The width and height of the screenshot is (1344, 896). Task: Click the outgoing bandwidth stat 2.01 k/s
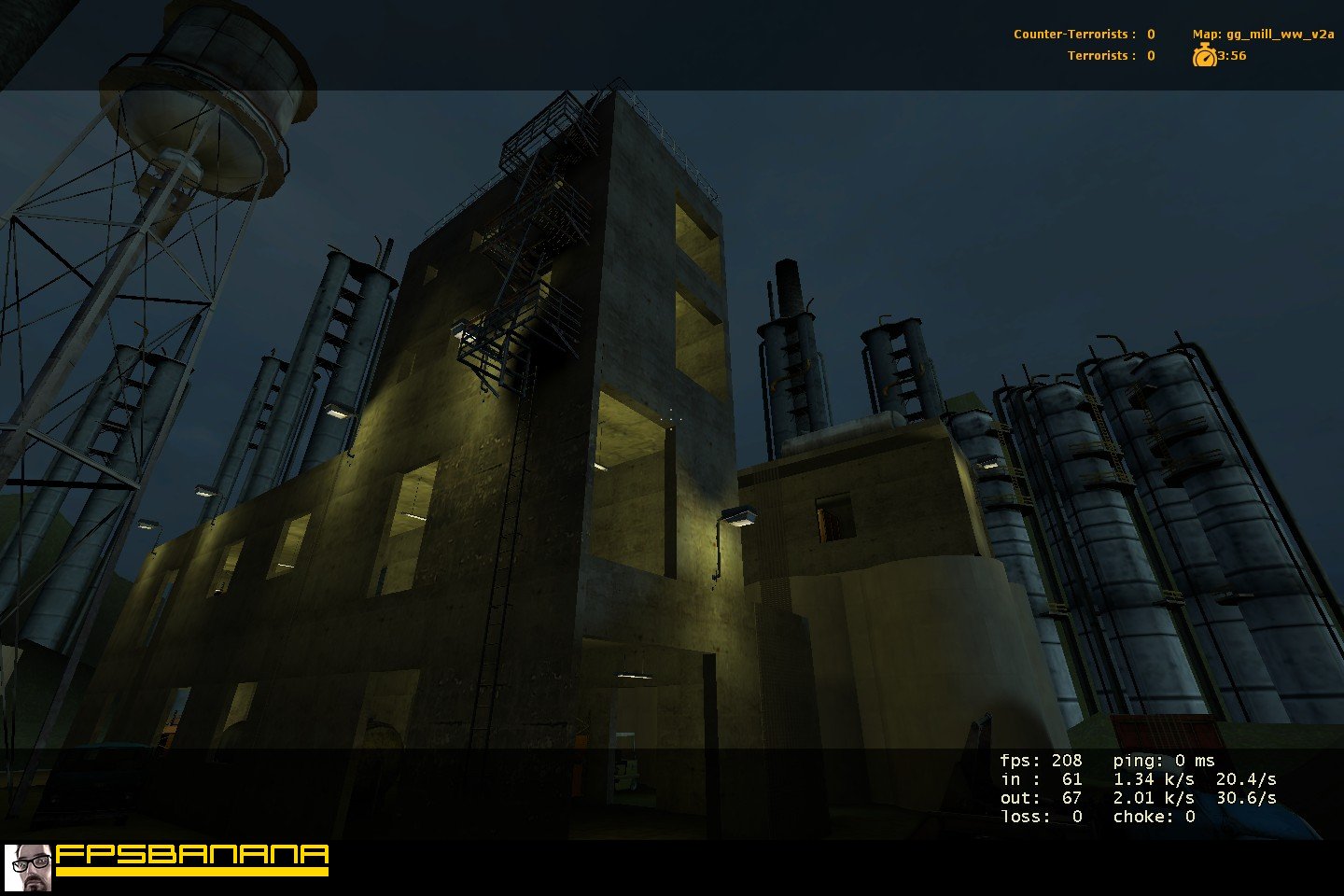coord(1154,797)
